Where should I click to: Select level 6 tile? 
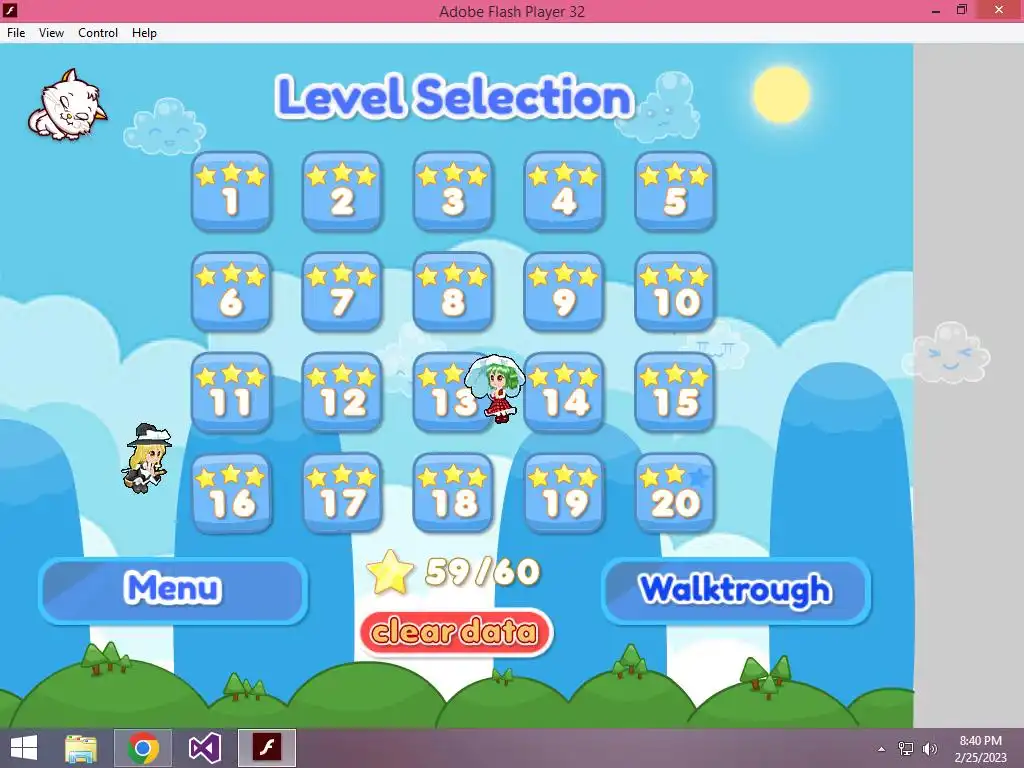coord(231,292)
